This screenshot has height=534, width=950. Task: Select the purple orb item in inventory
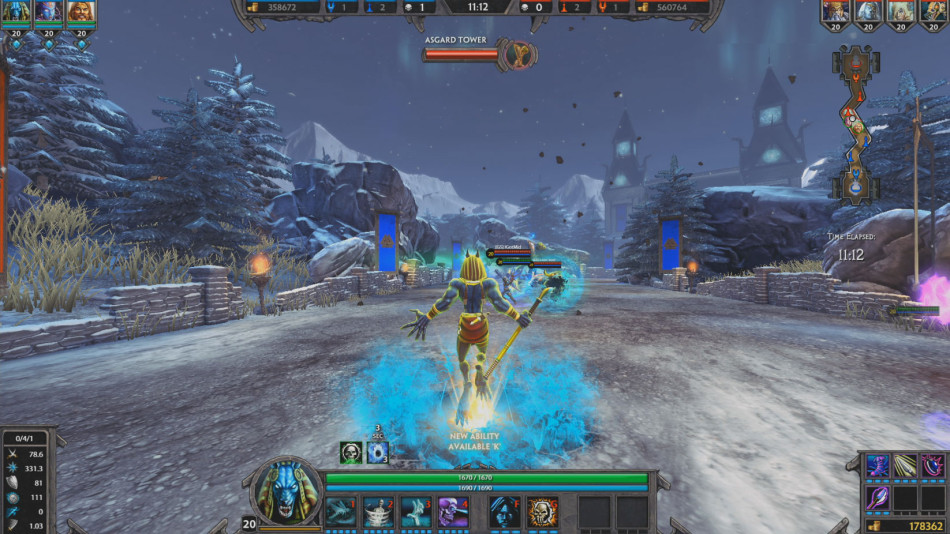tap(933, 466)
